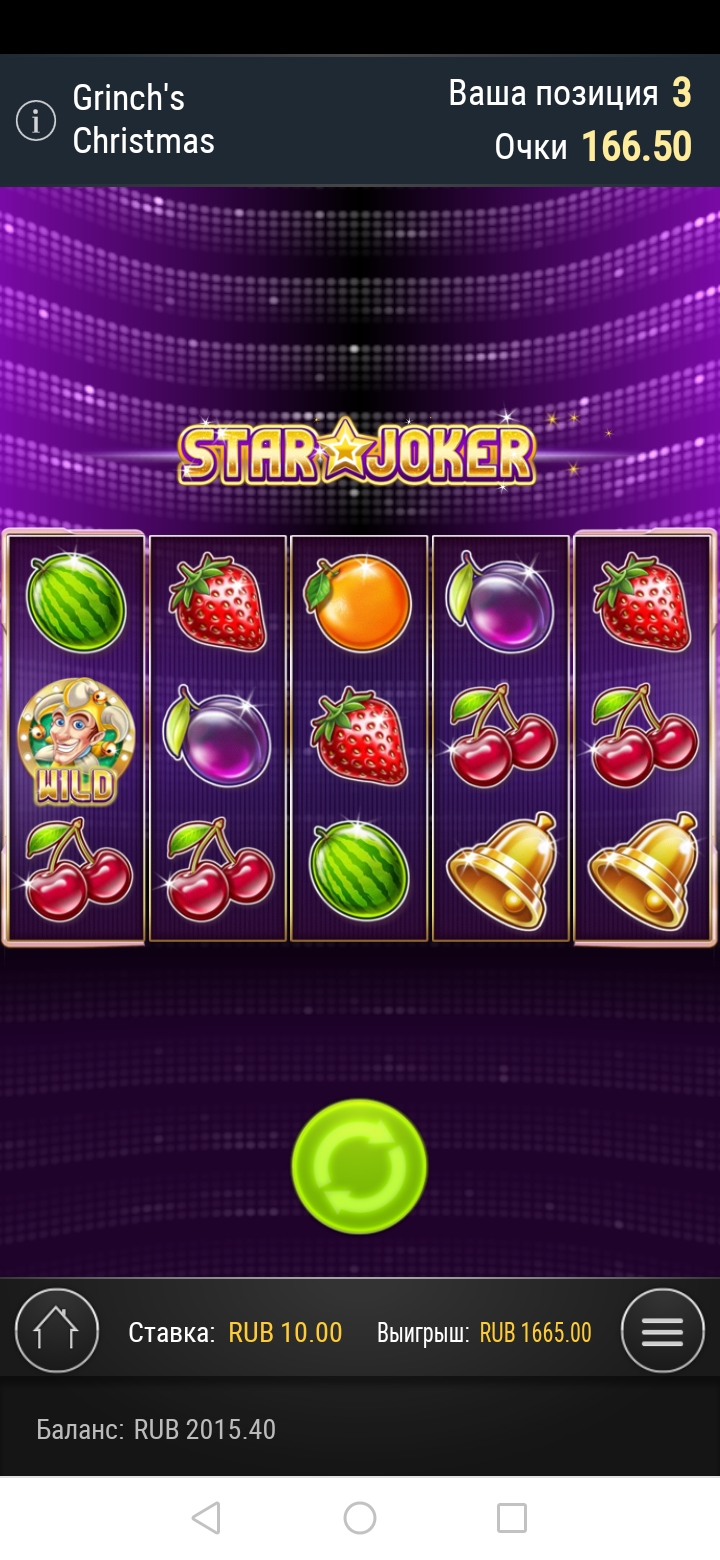This screenshot has width=720, height=1560.
Task: Go to the home lobby
Action: click(57, 1331)
